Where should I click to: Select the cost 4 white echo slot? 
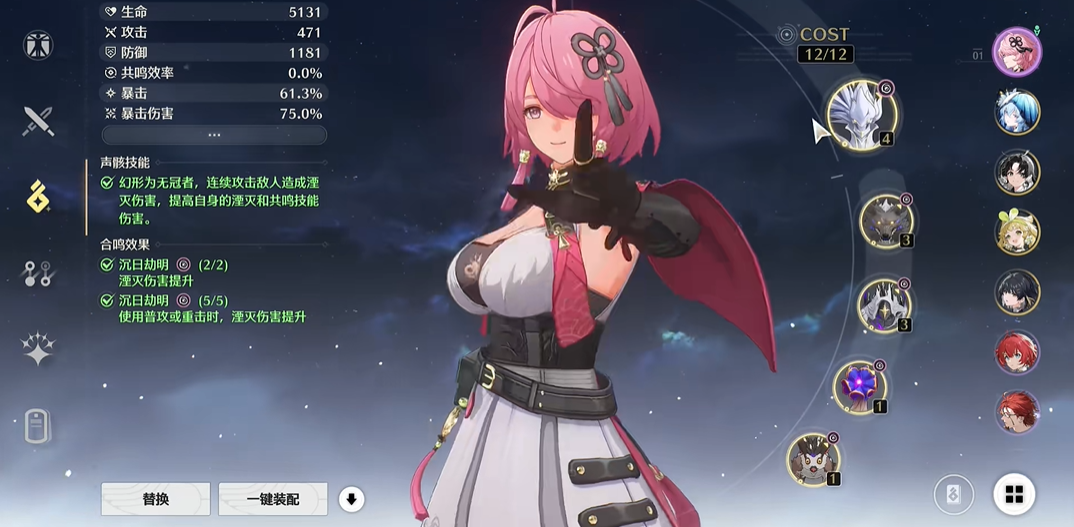click(860, 115)
